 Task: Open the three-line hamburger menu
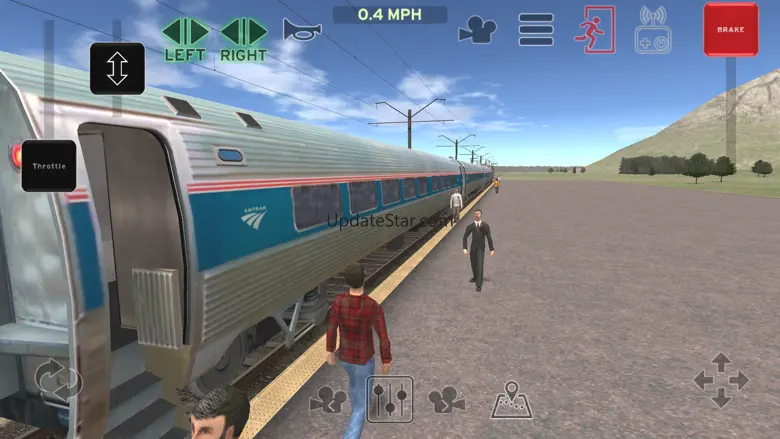pyautogui.click(x=536, y=29)
